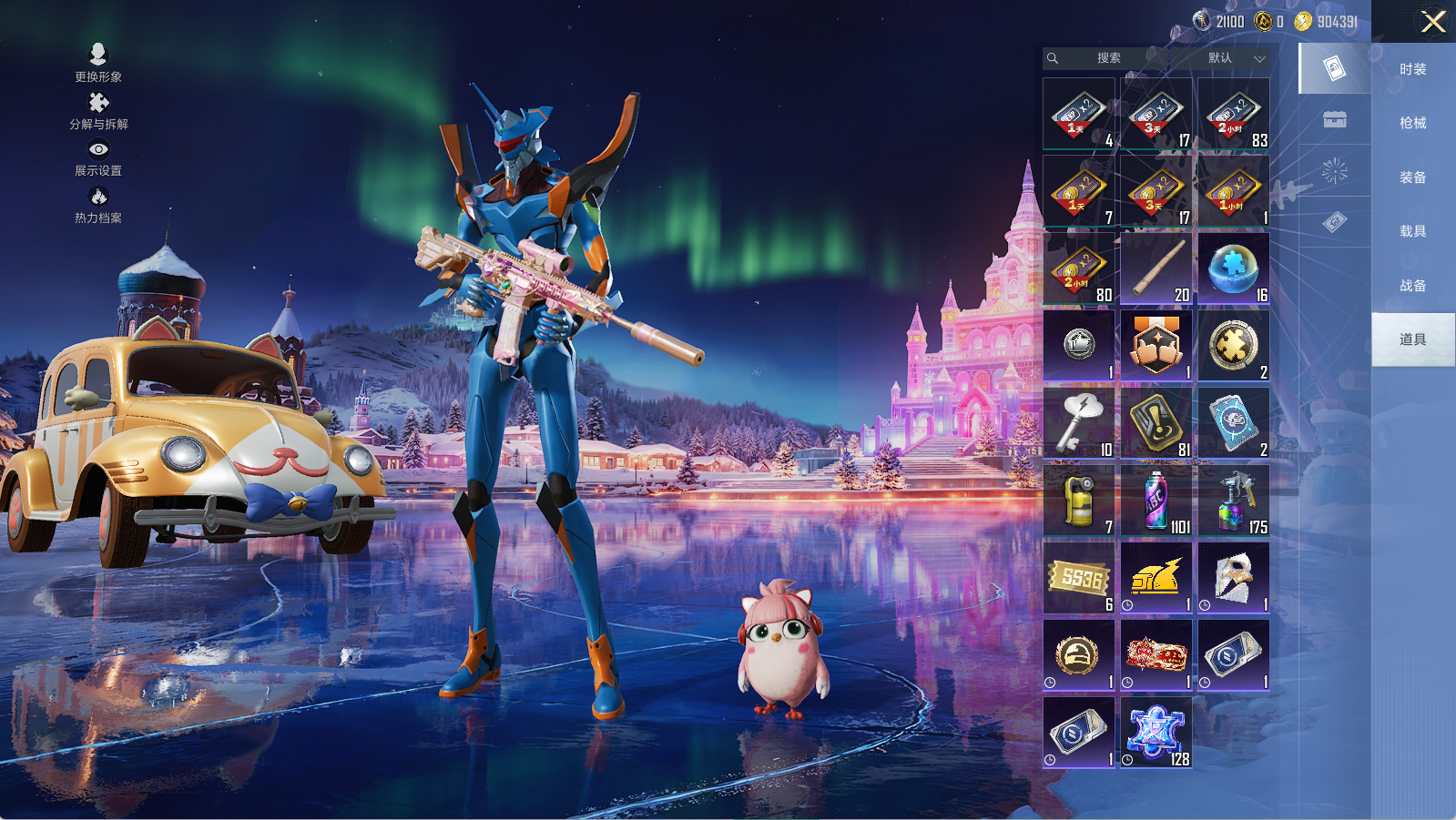Open the 战备 tab

point(1412,286)
